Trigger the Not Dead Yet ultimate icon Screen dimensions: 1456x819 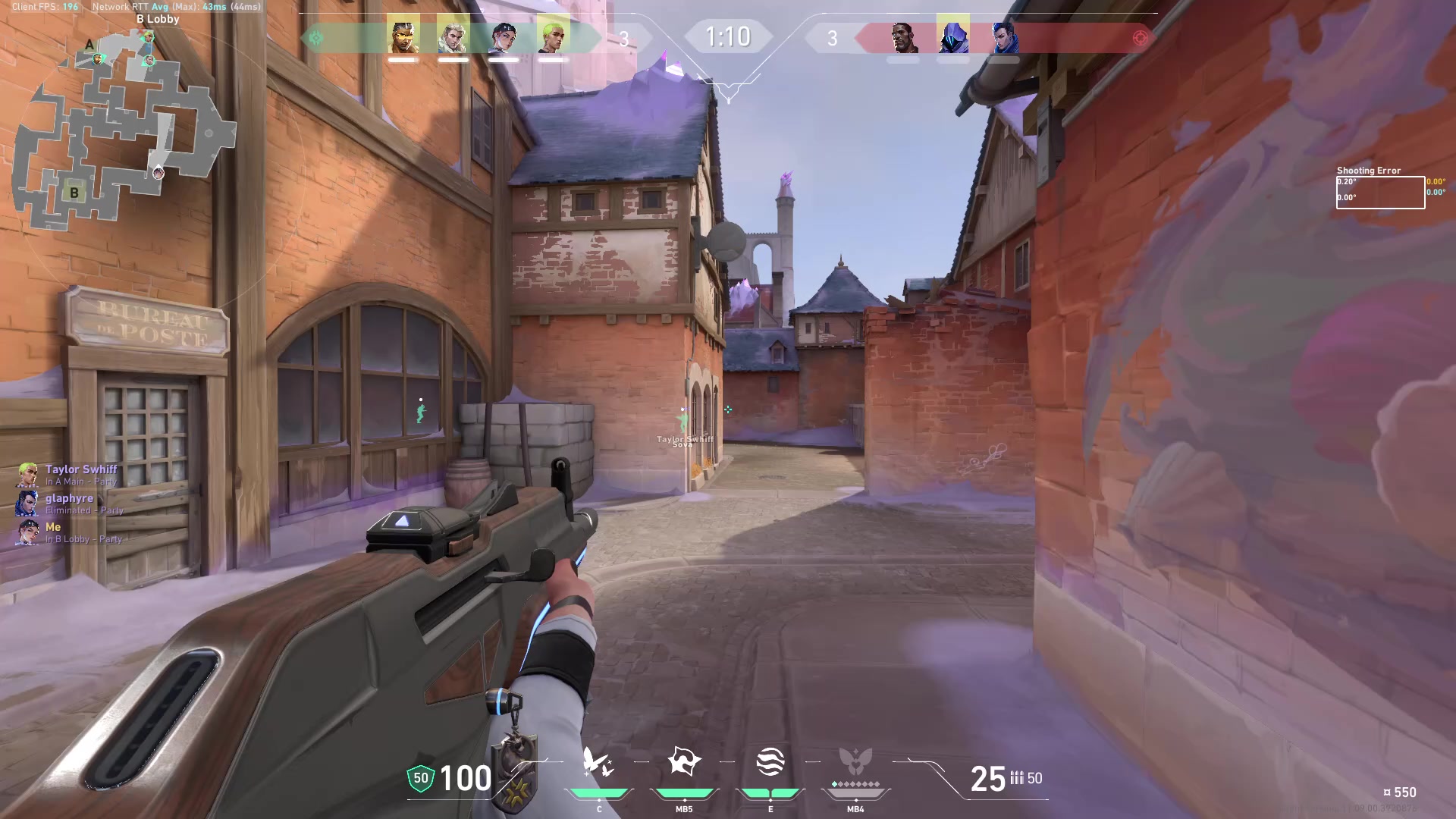(855, 762)
